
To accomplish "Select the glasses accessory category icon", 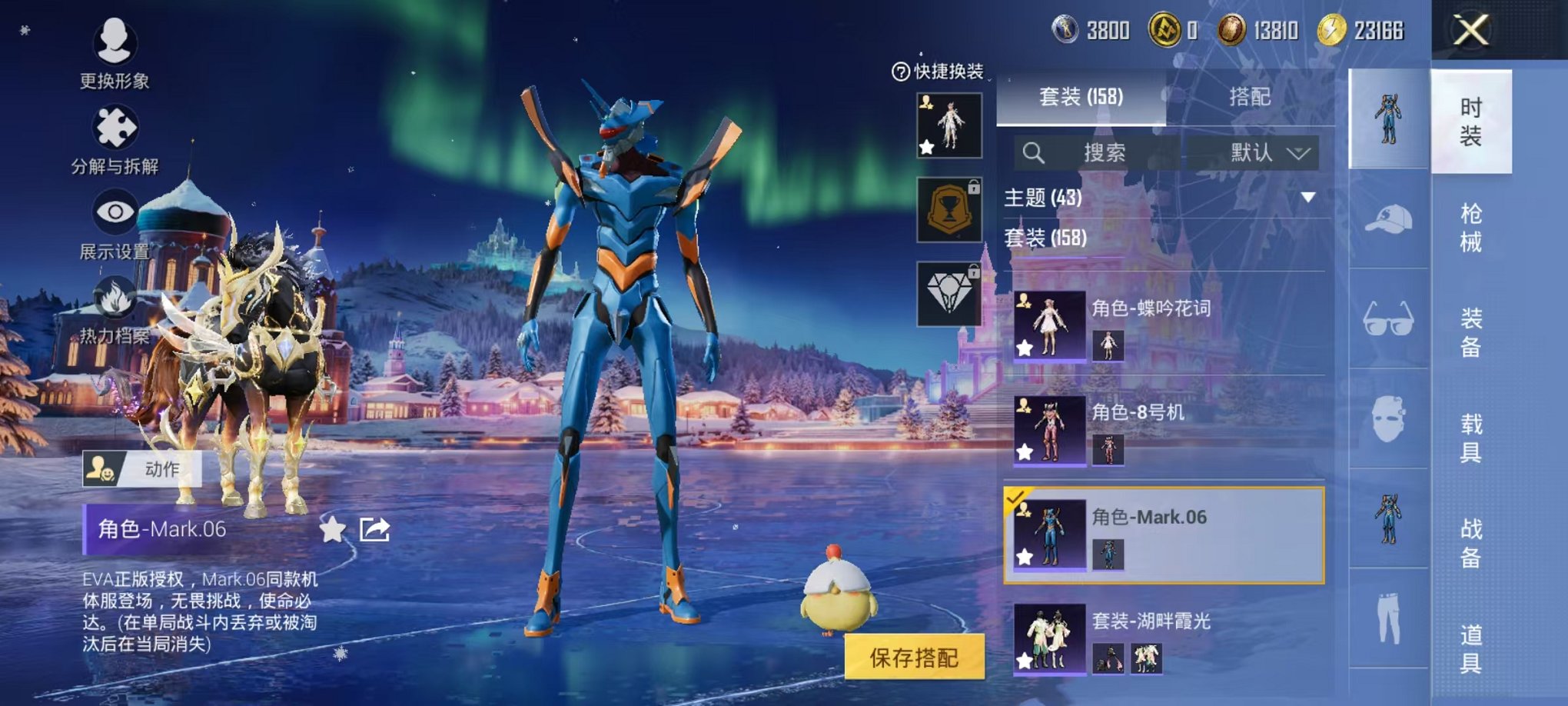I will click(1388, 318).
